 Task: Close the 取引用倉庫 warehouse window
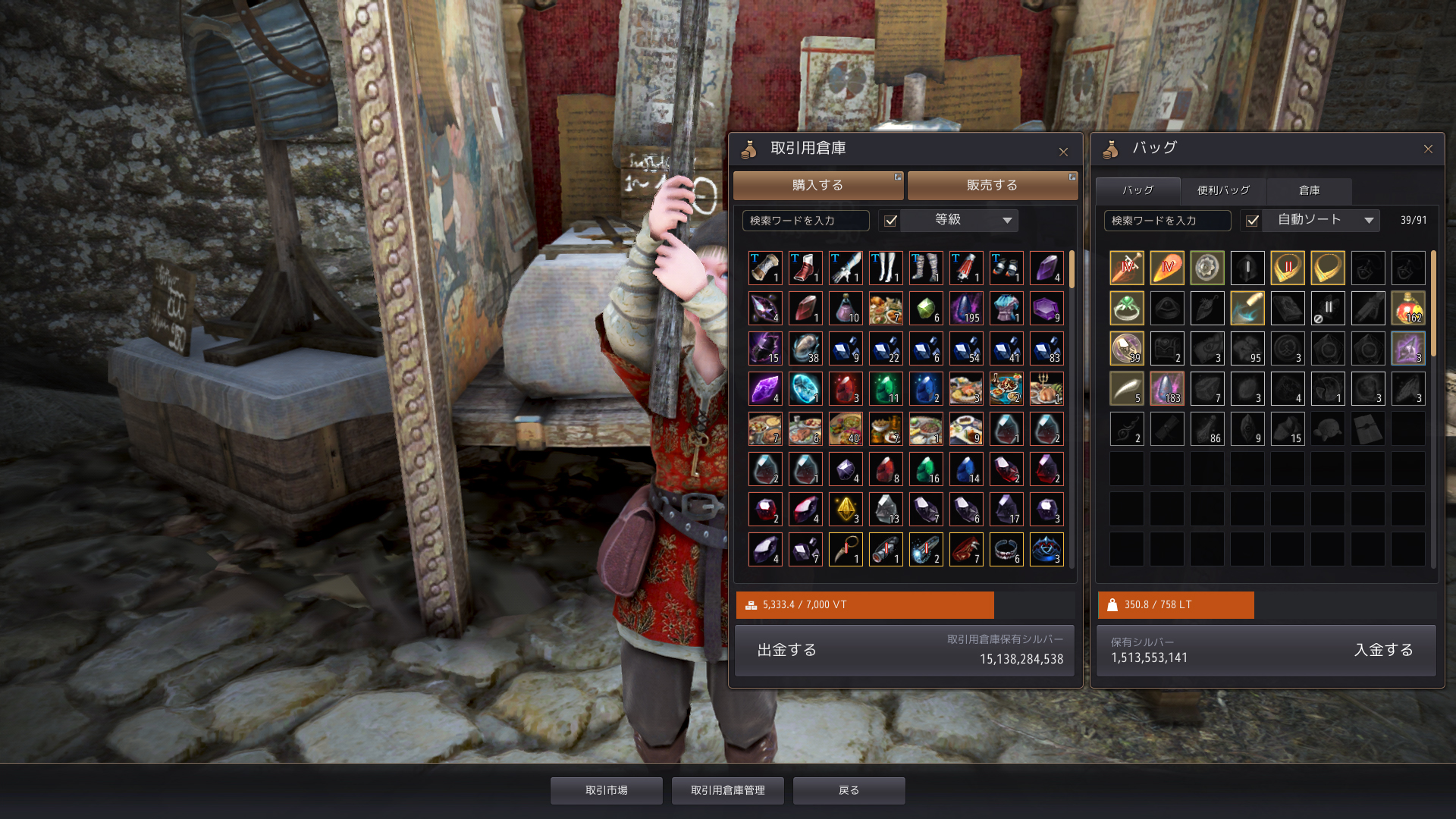pyautogui.click(x=1063, y=152)
